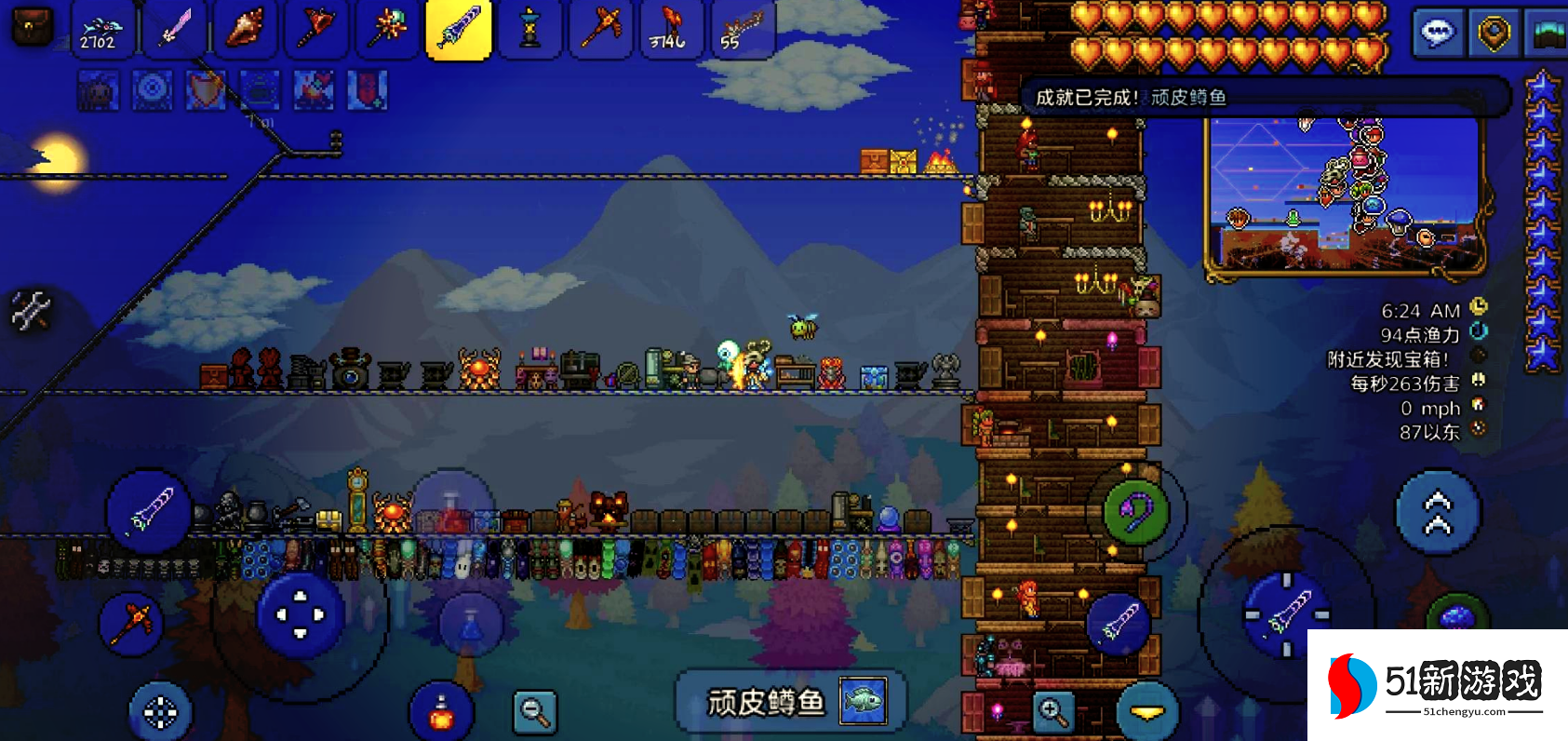Tap the yellow down-arrow button

coord(1147,712)
